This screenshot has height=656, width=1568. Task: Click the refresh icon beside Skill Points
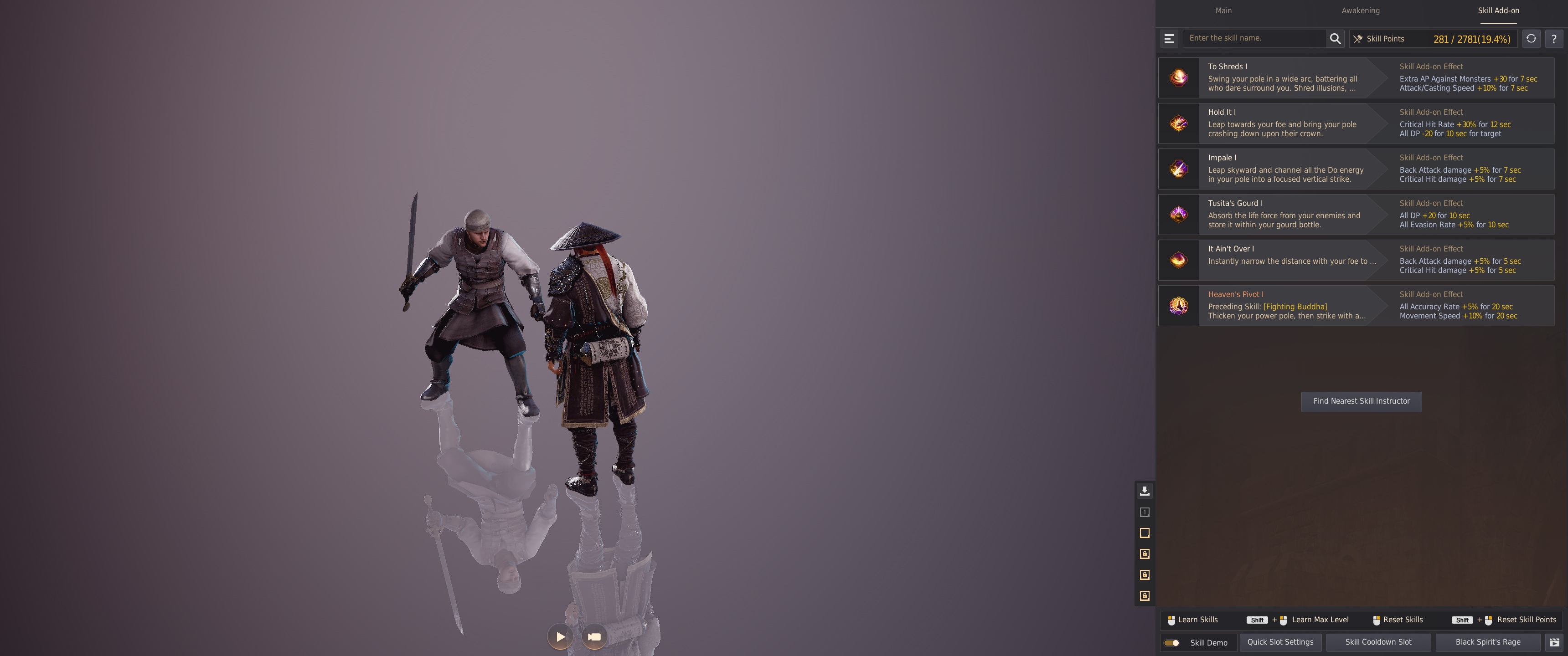pos(1532,38)
